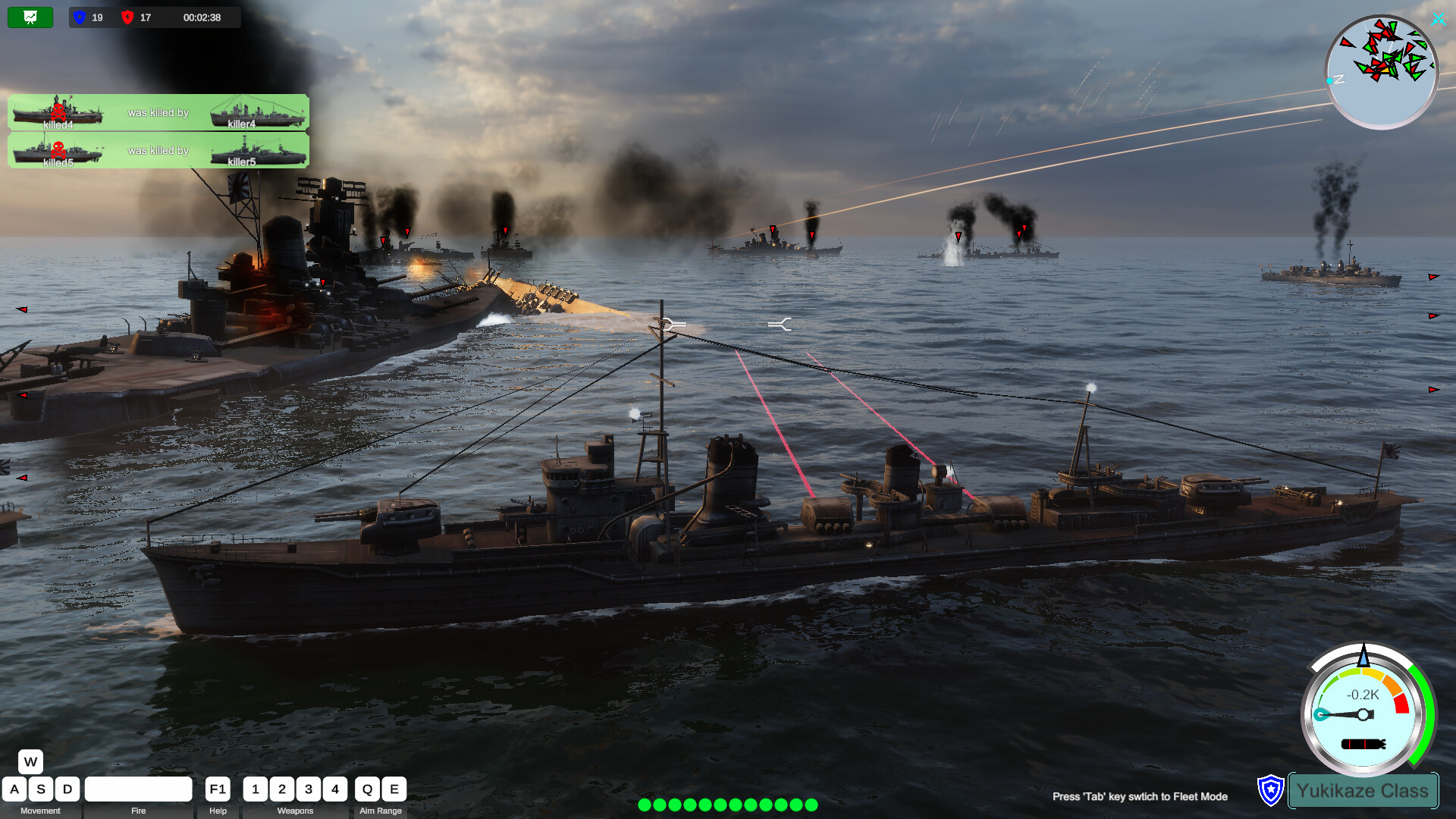
Task: Open the green battle statistics scoreboard icon
Action: pyautogui.click(x=30, y=17)
